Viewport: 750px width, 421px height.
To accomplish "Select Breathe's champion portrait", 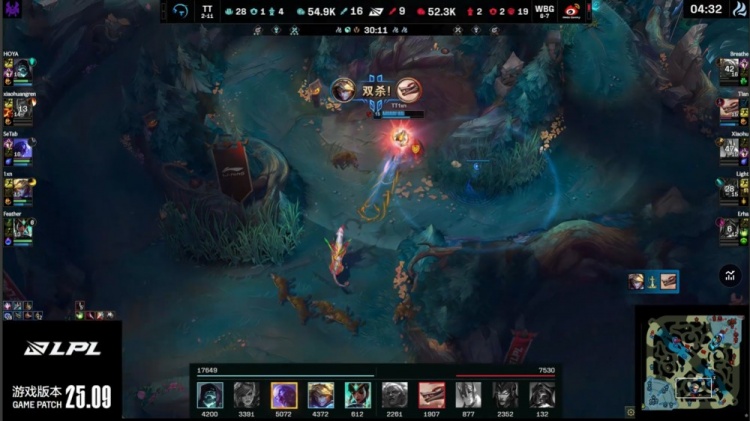I will point(729,70).
